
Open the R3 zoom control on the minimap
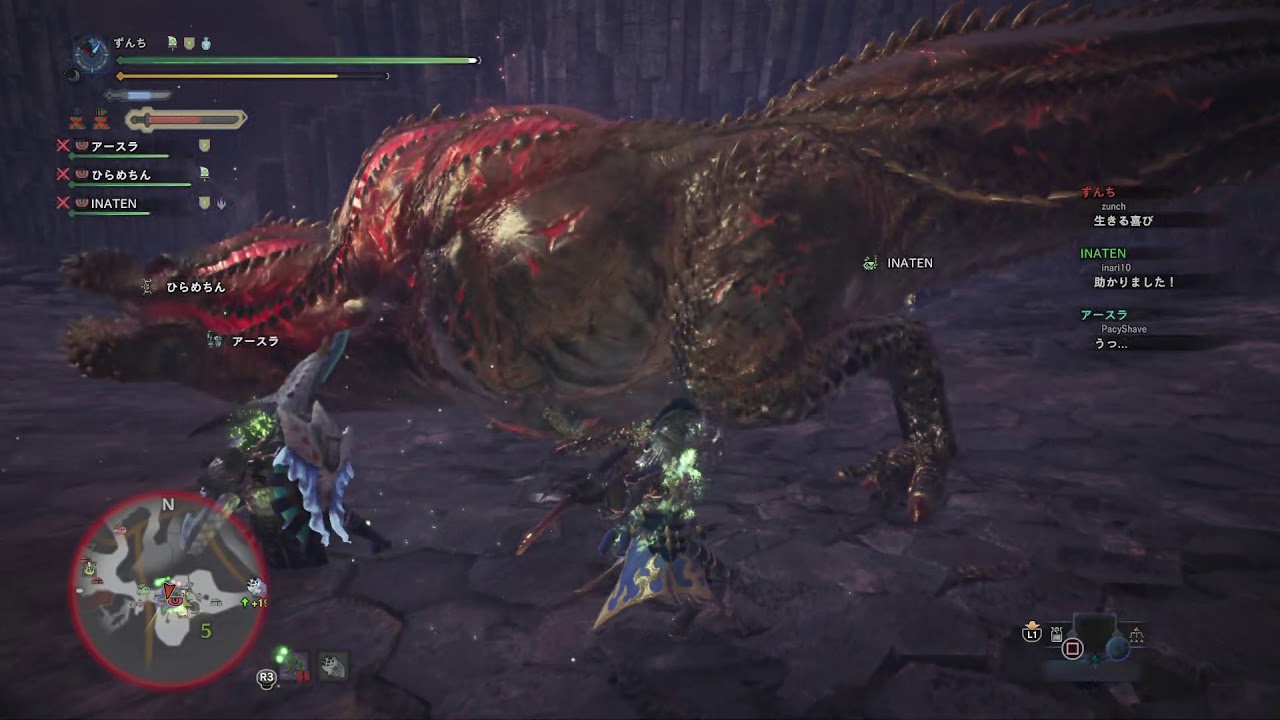267,677
